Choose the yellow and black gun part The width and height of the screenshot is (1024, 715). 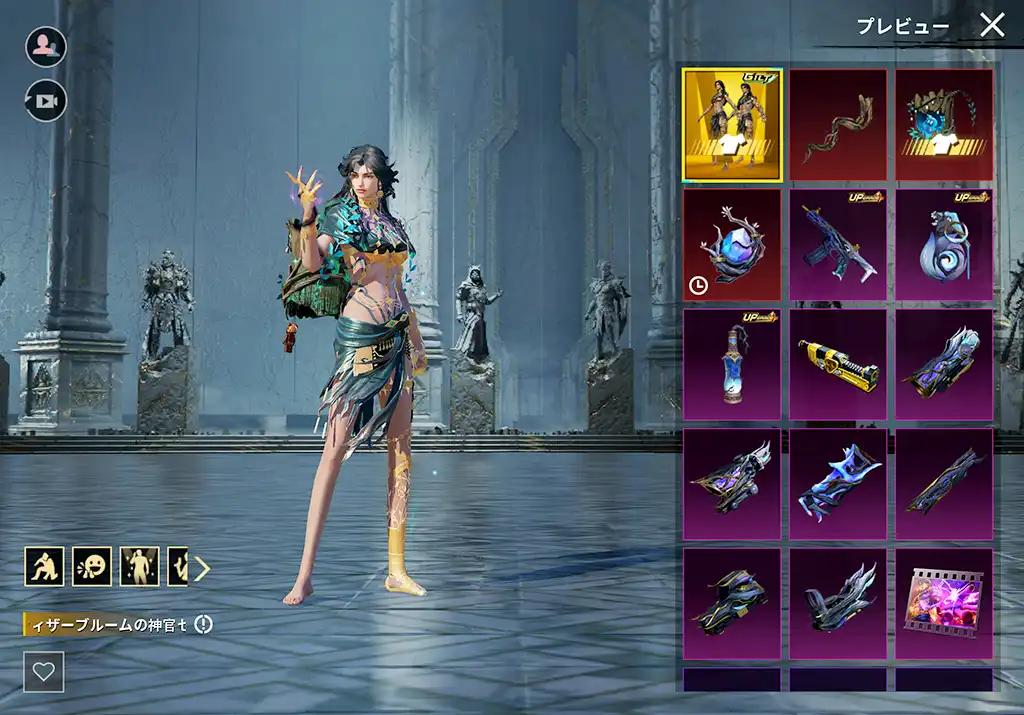pos(838,364)
